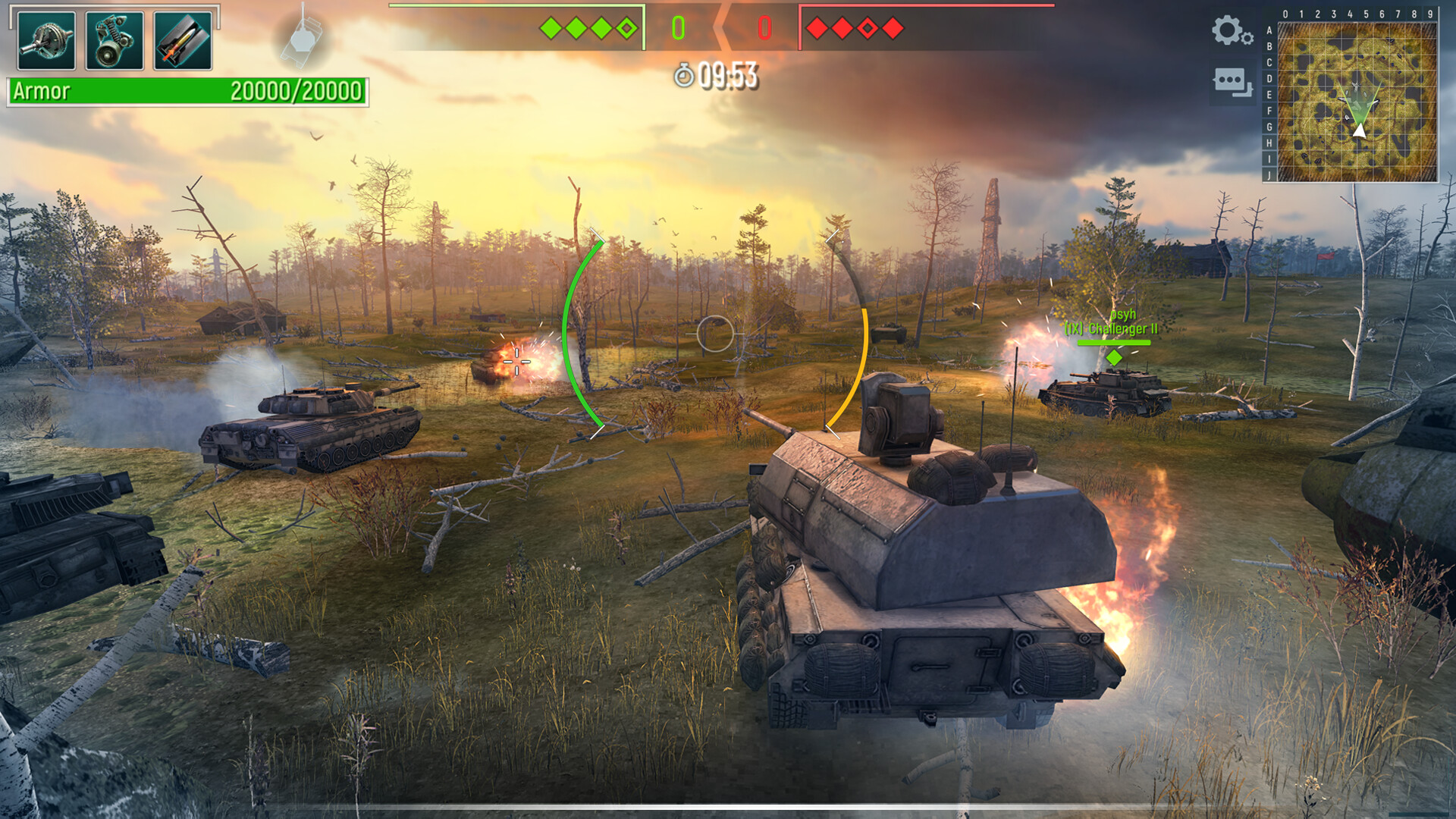Click the green diamond under psyh's nameplate
The width and height of the screenshot is (1456, 819).
1113,357
